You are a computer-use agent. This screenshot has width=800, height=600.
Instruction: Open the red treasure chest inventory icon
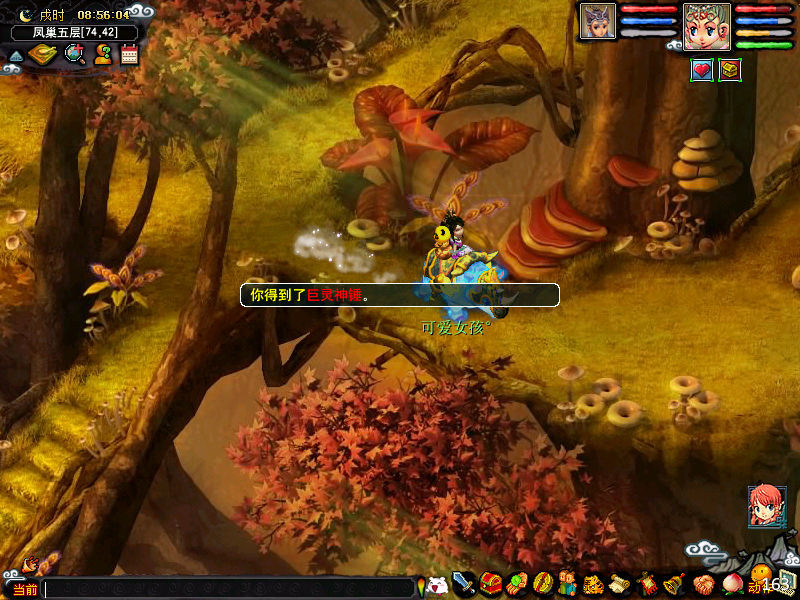click(490, 584)
